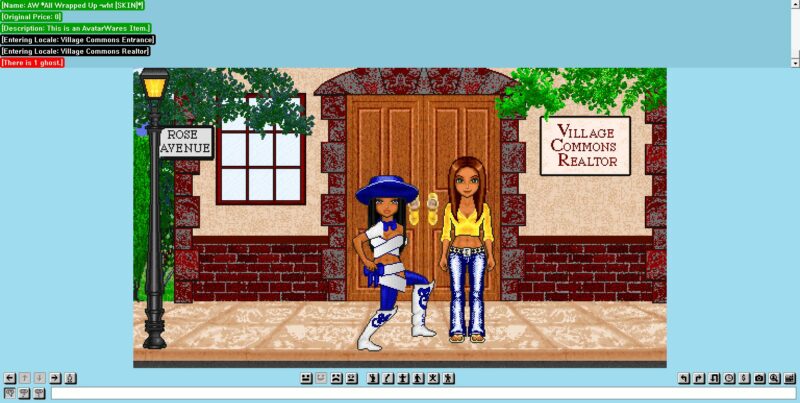The width and height of the screenshot is (800, 403).
Task: Choose the frowning face expression
Action: 336,378
